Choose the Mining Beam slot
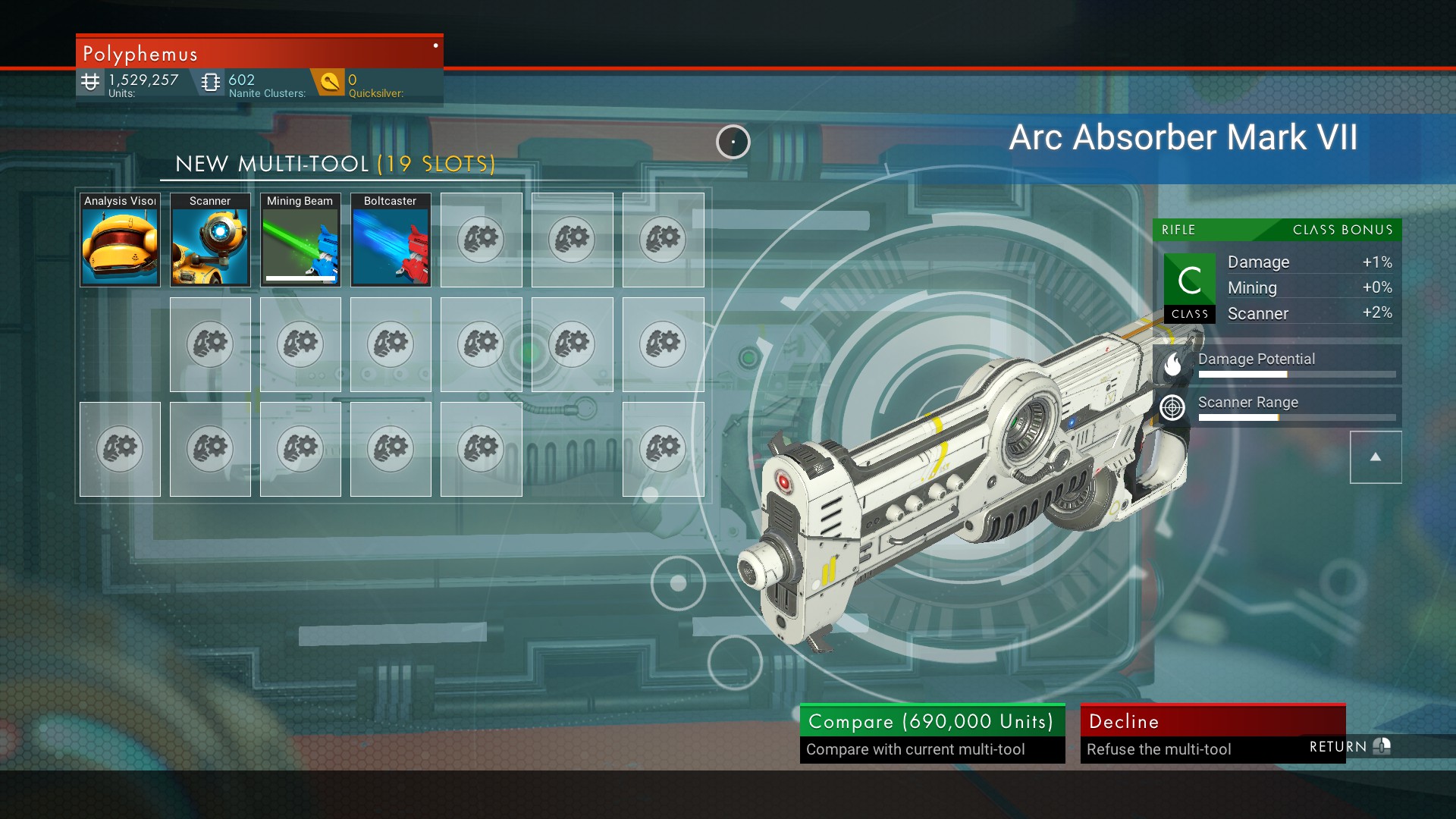This screenshot has width=1456, height=819. click(300, 240)
